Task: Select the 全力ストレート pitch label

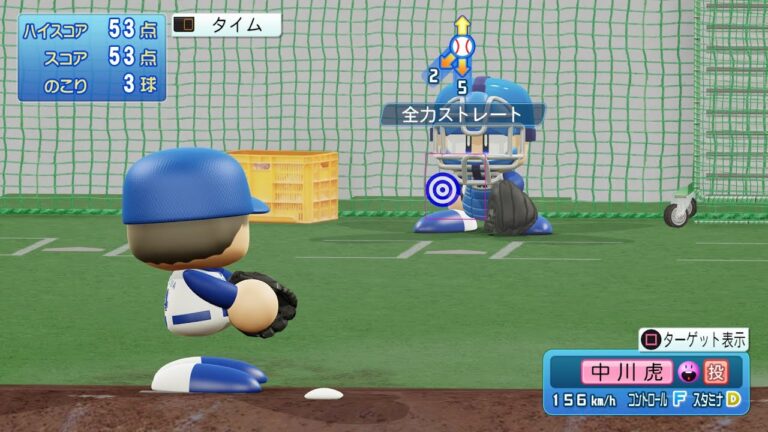Action: (462, 115)
